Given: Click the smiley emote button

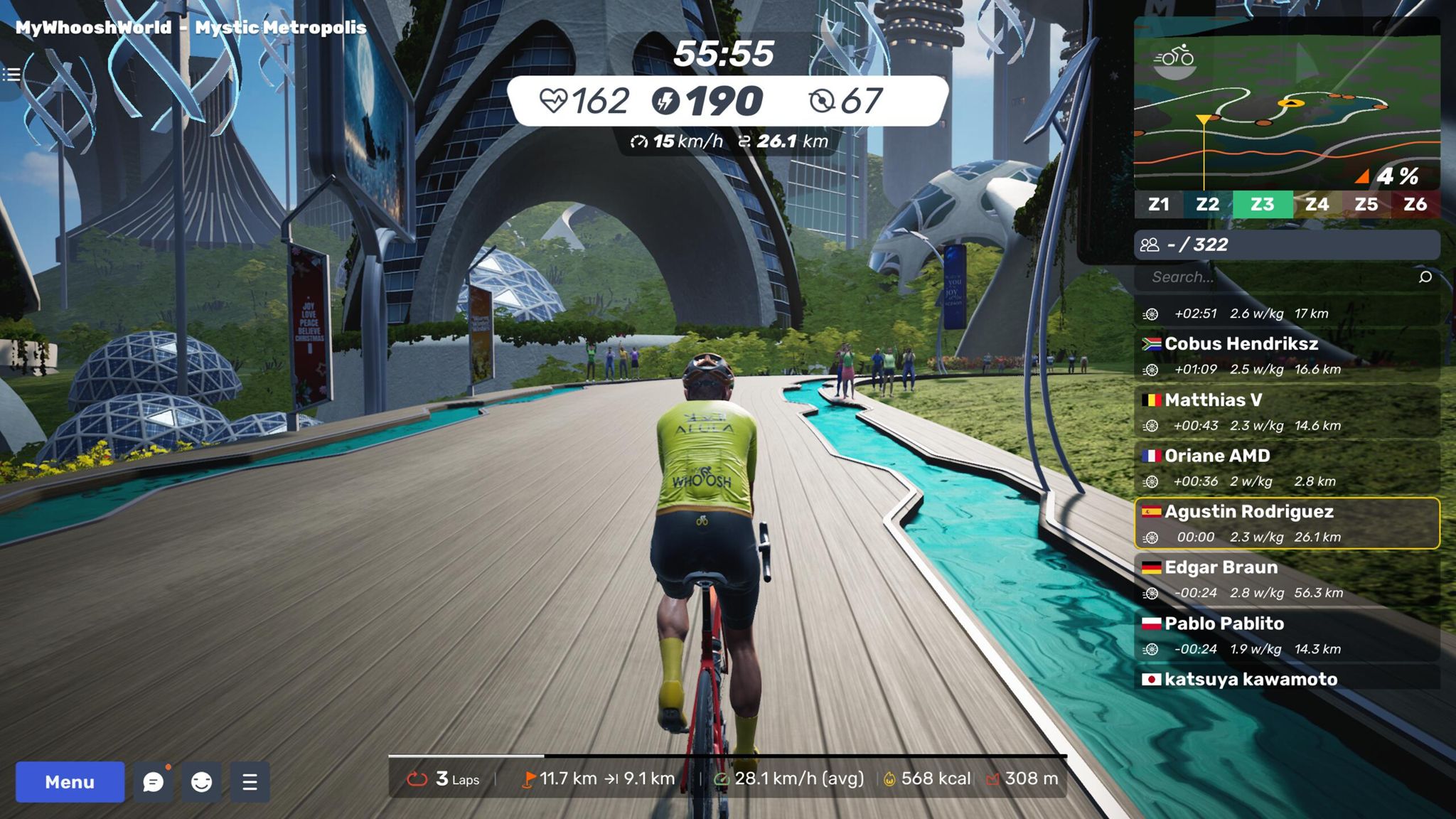Looking at the screenshot, I should click(202, 782).
